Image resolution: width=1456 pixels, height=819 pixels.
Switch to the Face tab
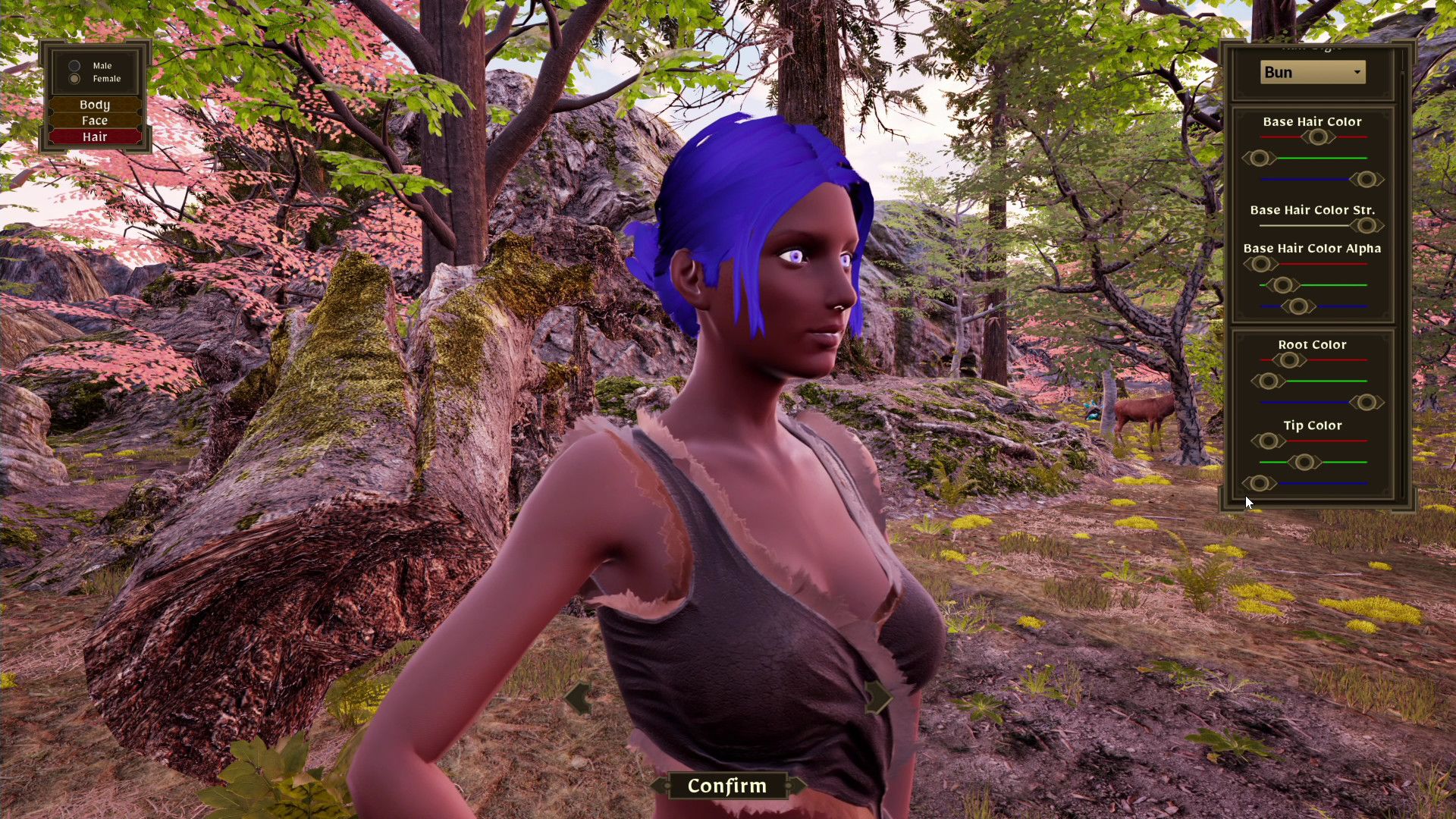point(95,121)
